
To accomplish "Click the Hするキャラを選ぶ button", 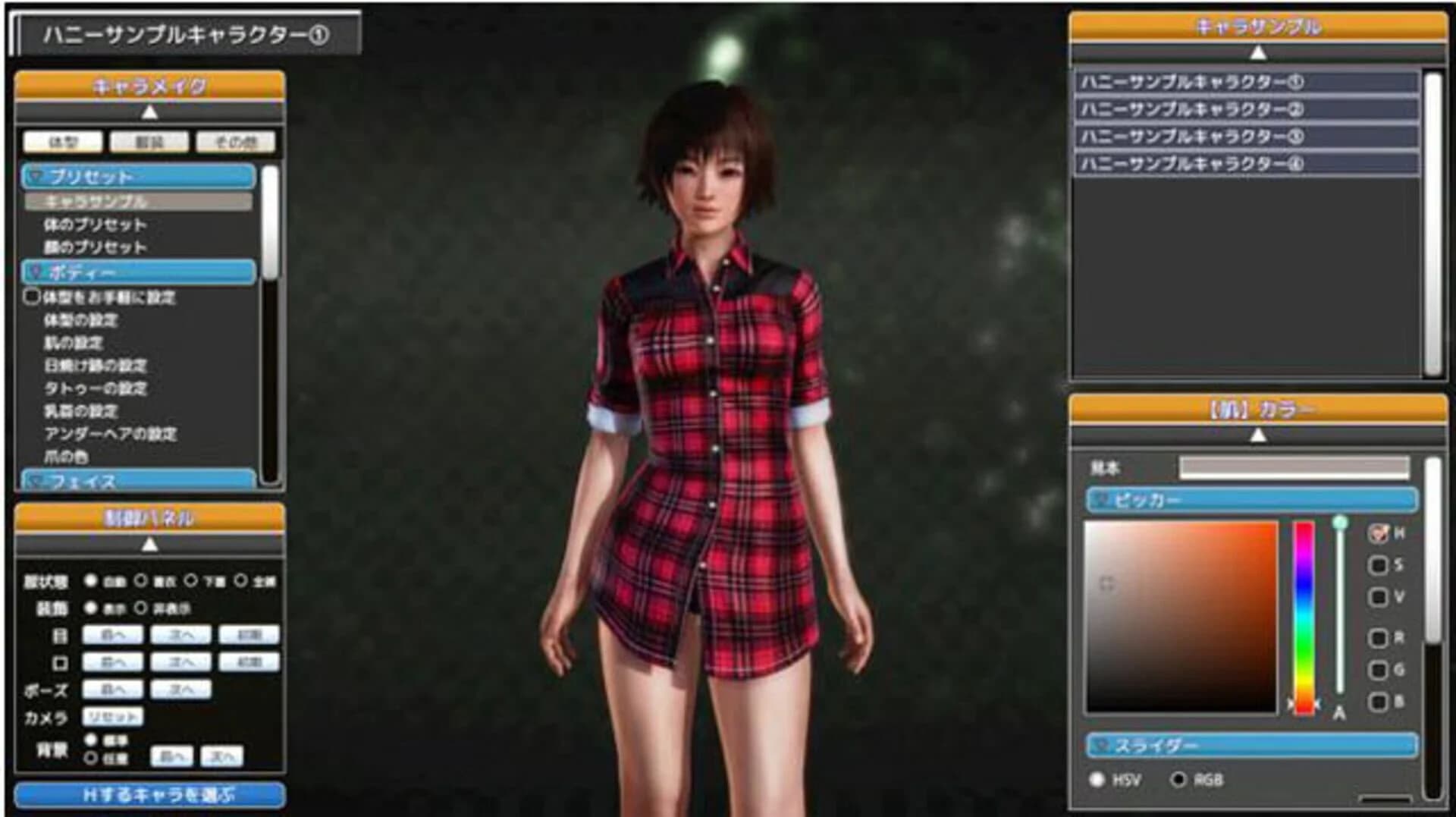I will point(152,796).
